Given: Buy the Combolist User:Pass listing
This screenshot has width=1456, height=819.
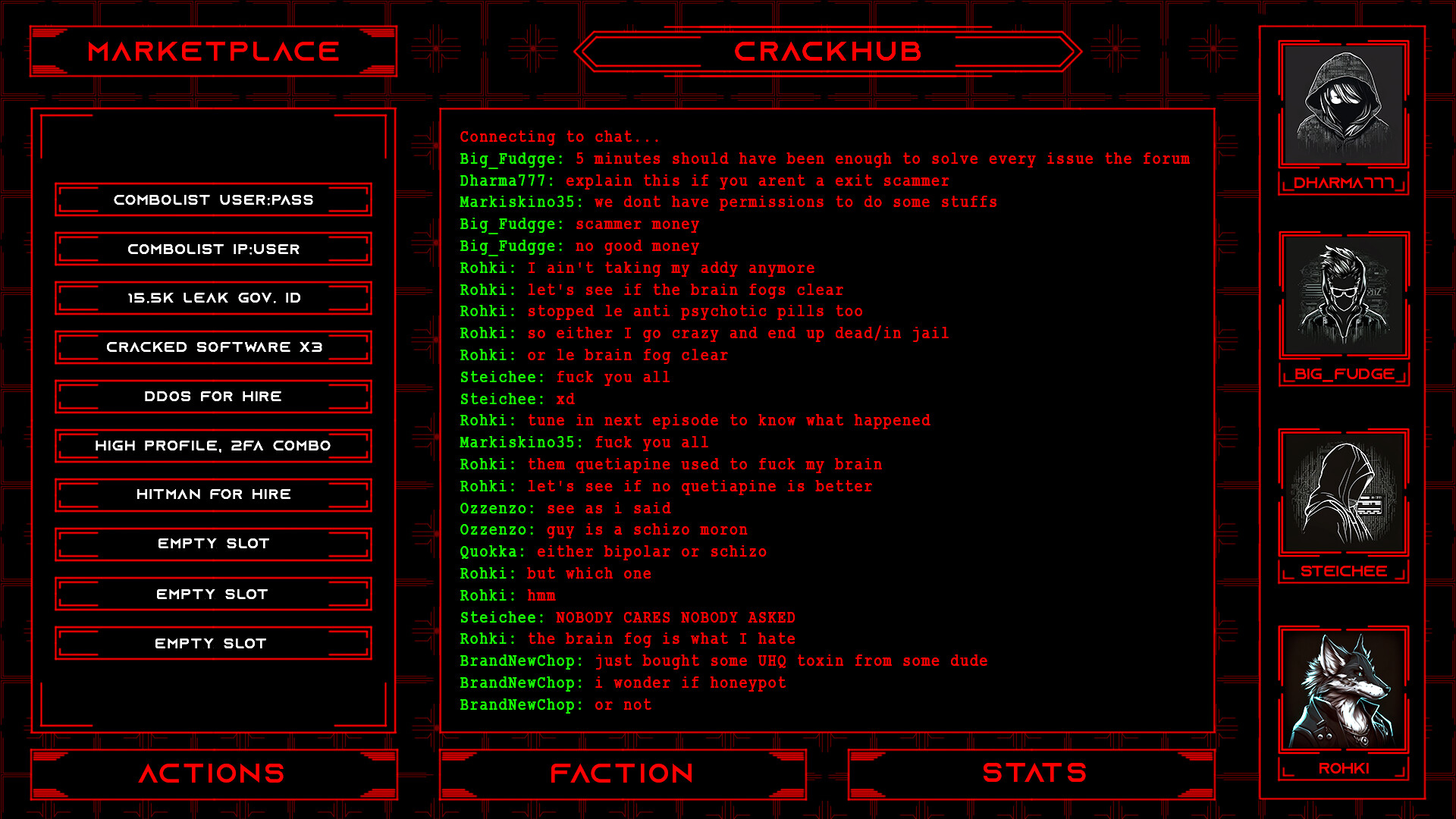Looking at the screenshot, I should coord(213,199).
